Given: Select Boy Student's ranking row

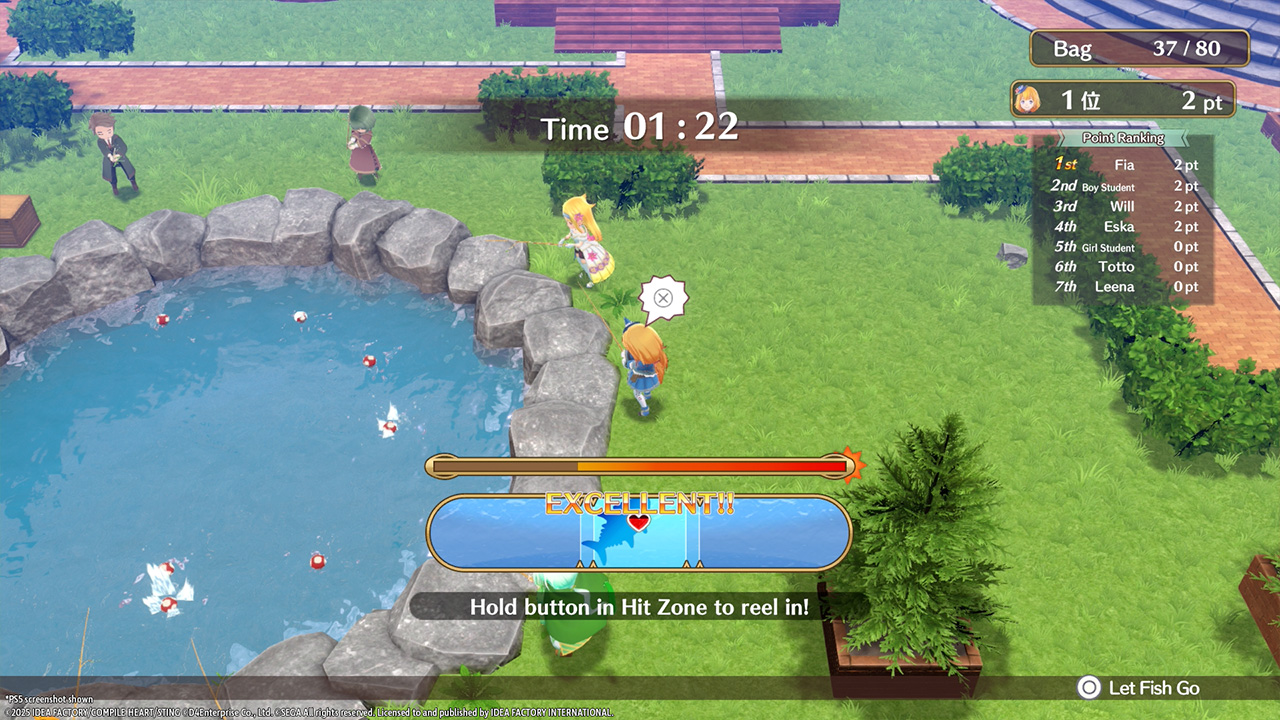Looking at the screenshot, I should click(x=1124, y=186).
